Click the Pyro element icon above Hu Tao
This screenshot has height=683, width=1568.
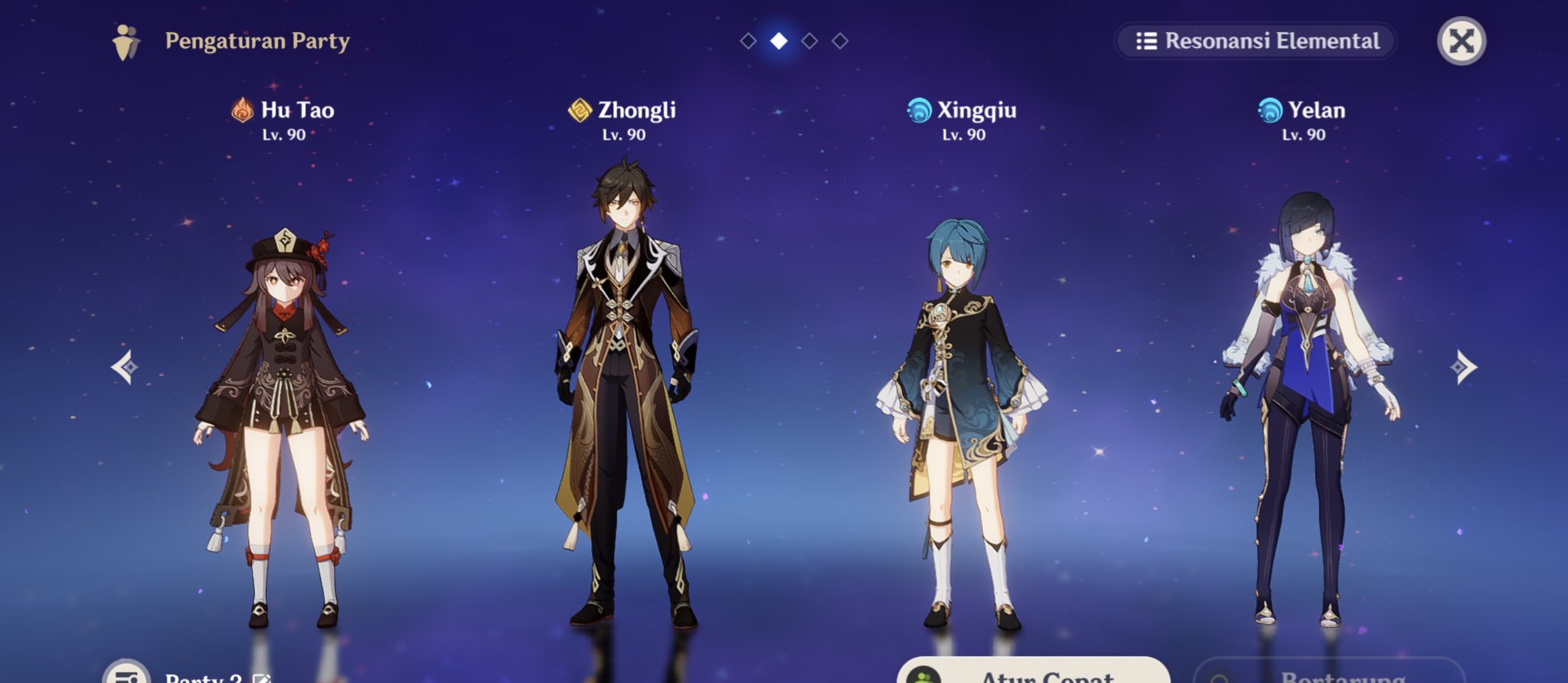243,109
